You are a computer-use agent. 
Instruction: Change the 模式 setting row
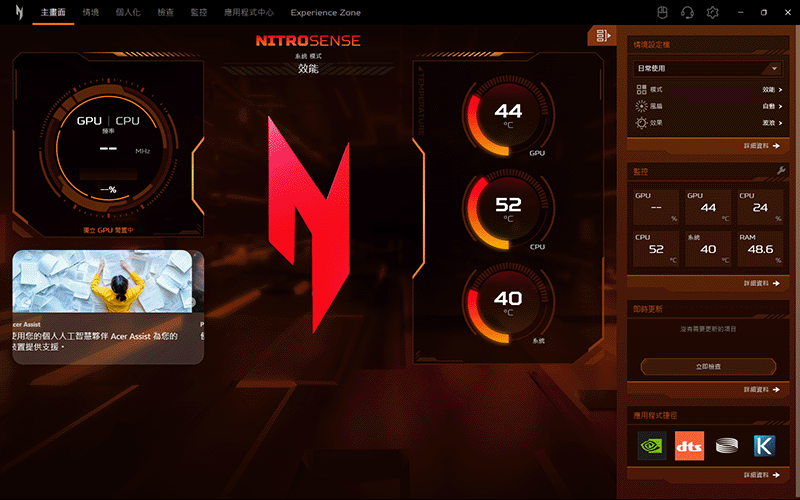point(708,90)
